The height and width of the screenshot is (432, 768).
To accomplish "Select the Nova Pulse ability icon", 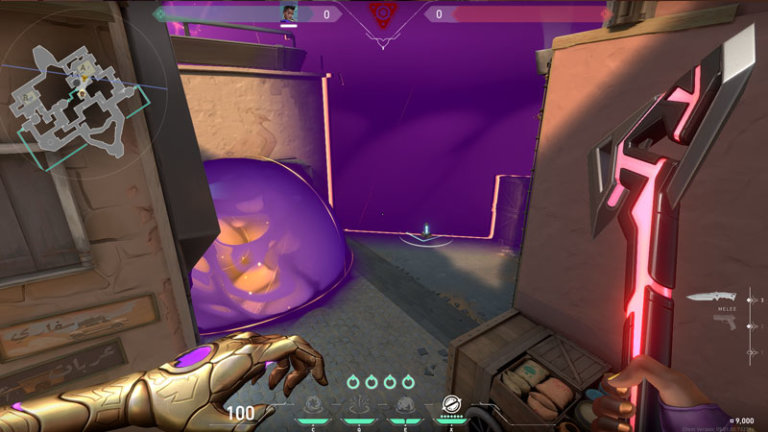I will 360,404.
